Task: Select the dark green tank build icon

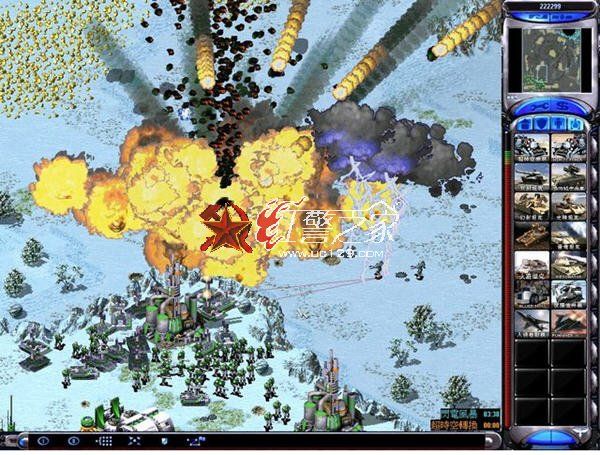Action: click(x=531, y=177)
